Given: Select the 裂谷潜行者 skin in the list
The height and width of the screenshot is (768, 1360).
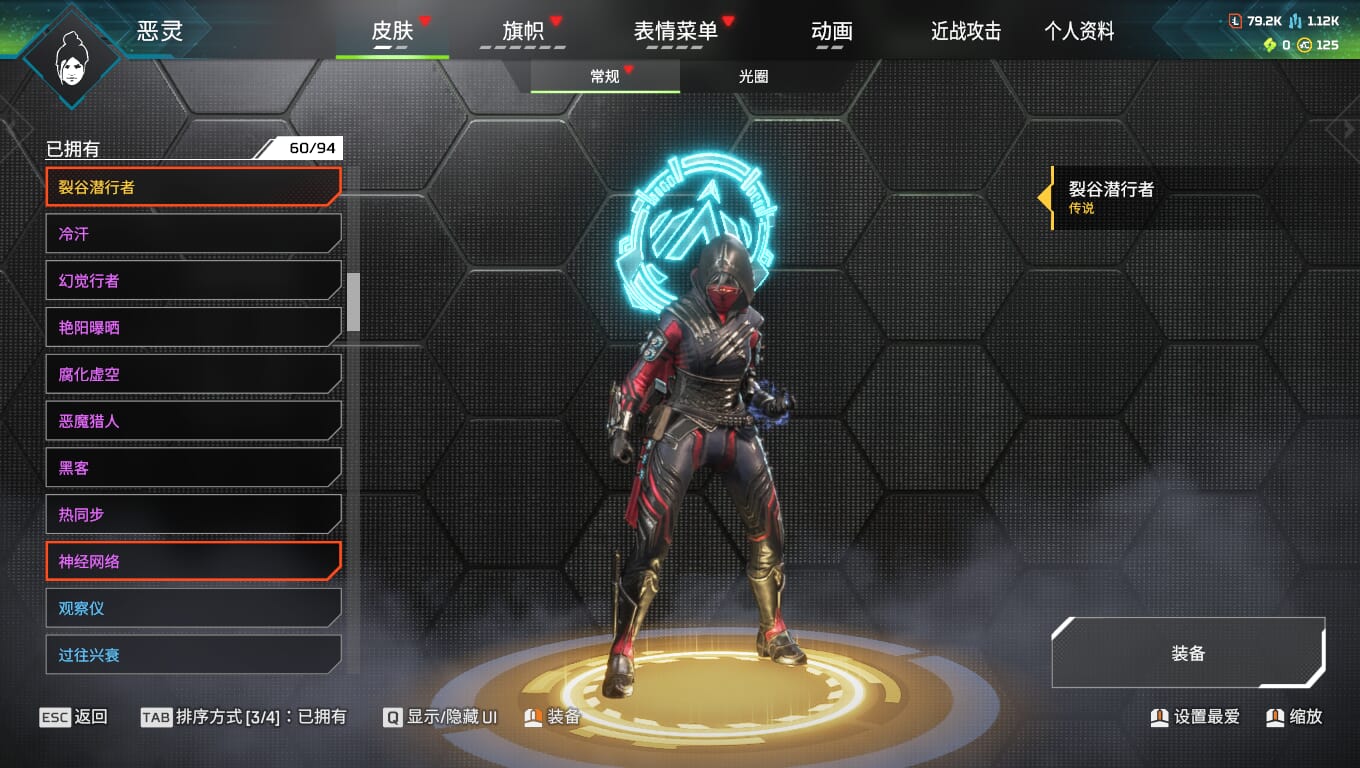Looking at the screenshot, I should 193,186.
